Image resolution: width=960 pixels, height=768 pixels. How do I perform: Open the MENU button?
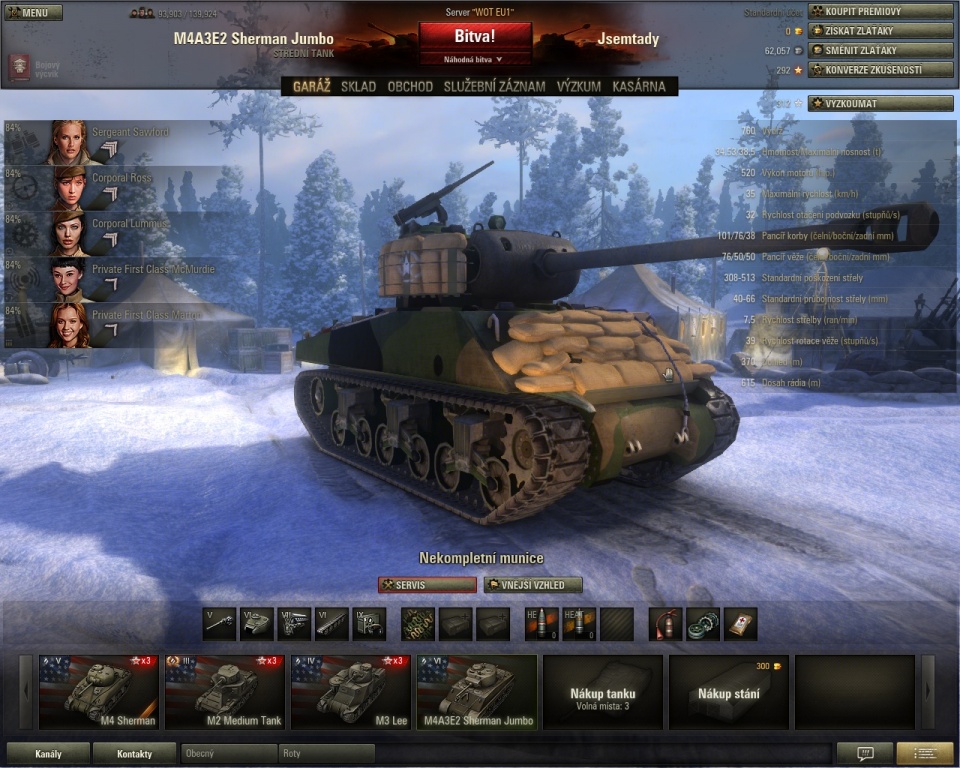click(34, 12)
